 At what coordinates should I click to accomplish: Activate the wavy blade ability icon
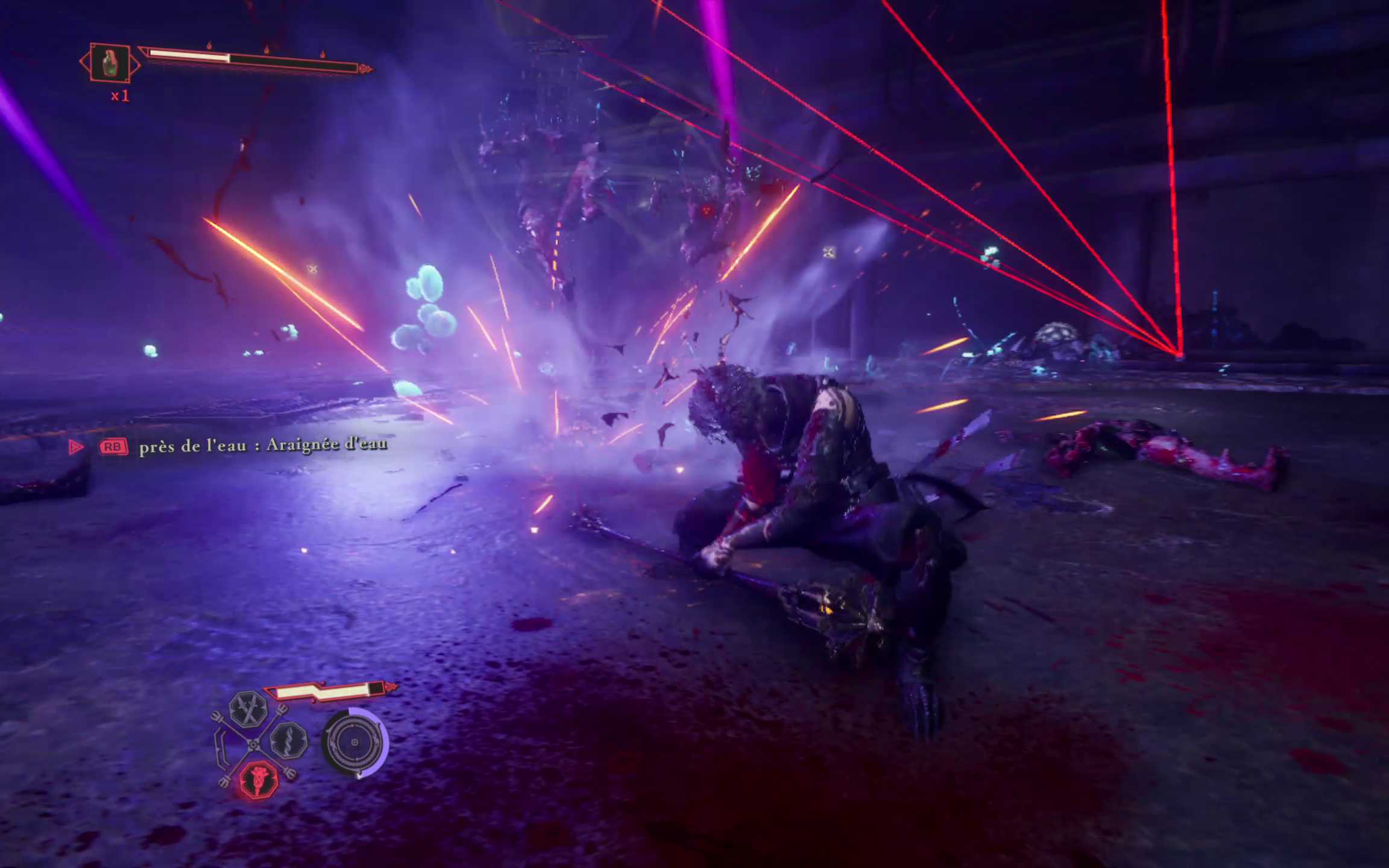(x=289, y=741)
